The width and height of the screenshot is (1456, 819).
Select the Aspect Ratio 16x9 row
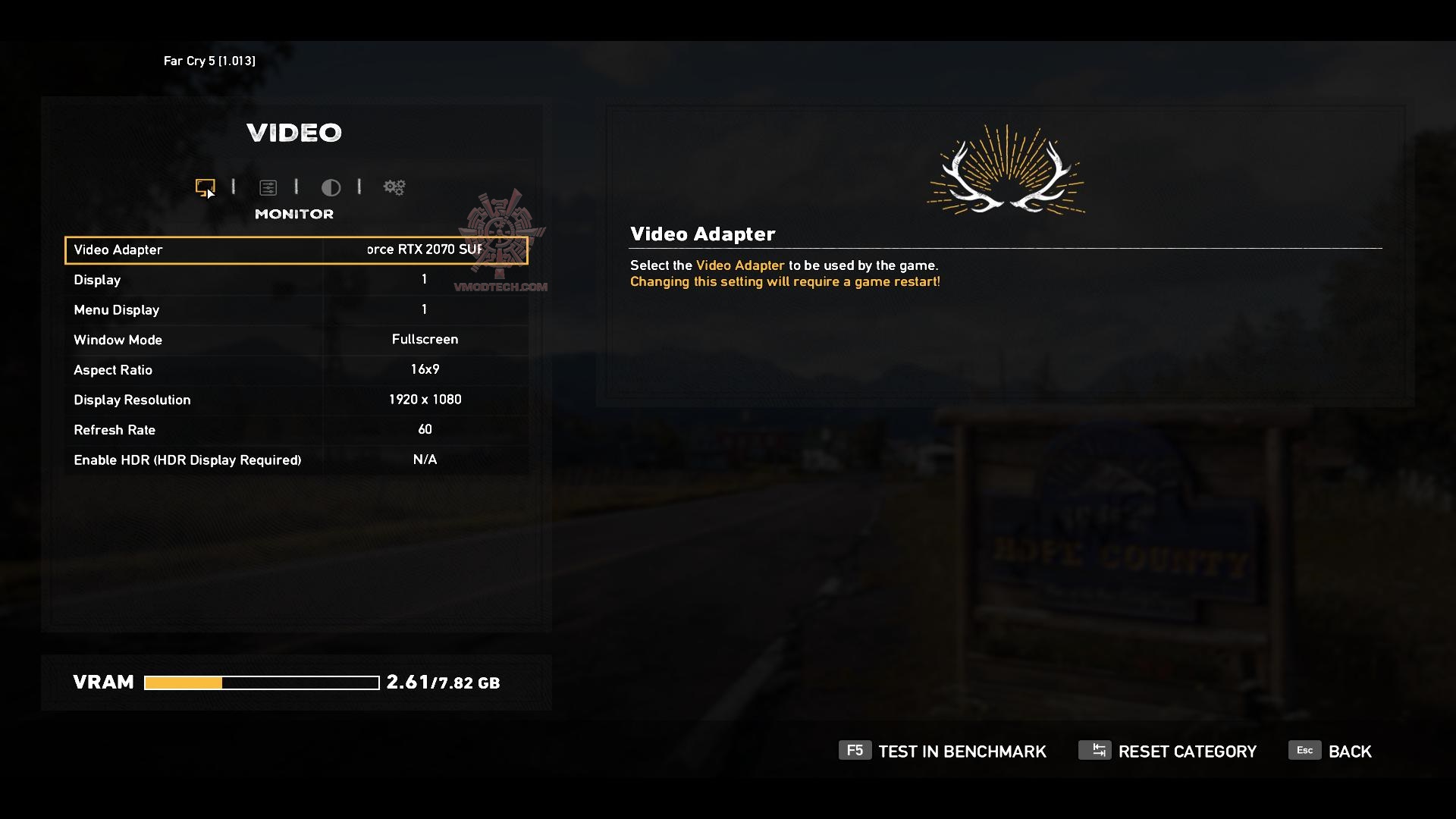pos(296,369)
